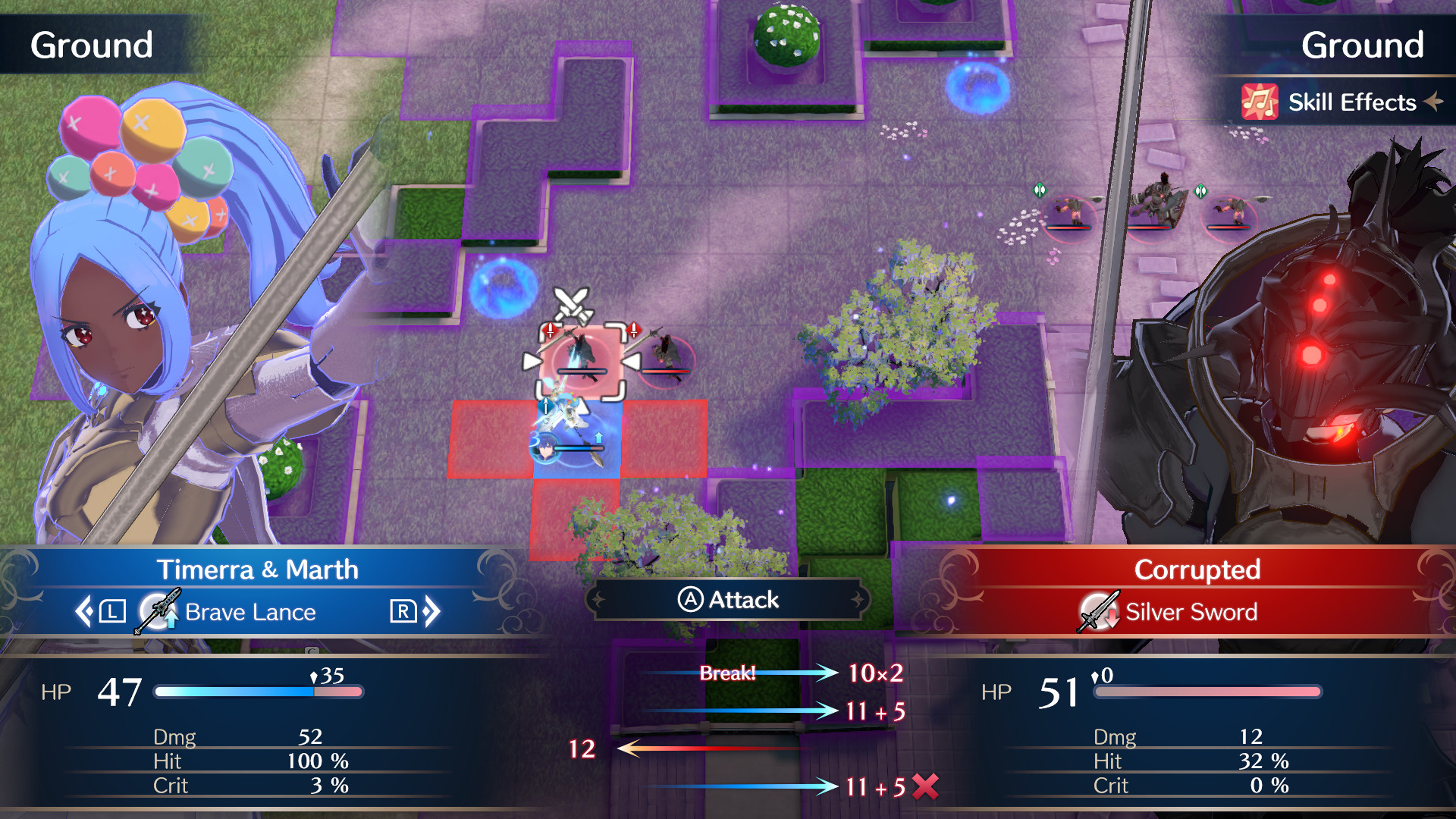Select the Timerra & Marth name banner

258,570
